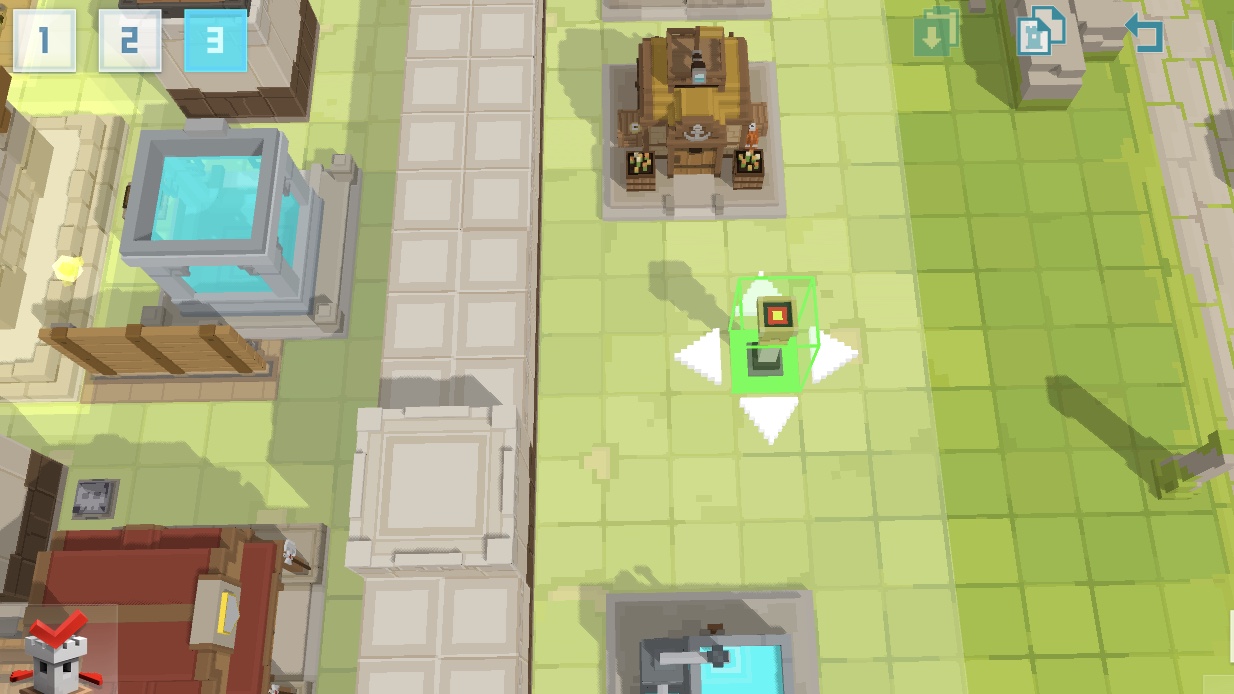Switch to layout slot 1
Image resolution: width=1234 pixels, height=694 pixels.
43,41
